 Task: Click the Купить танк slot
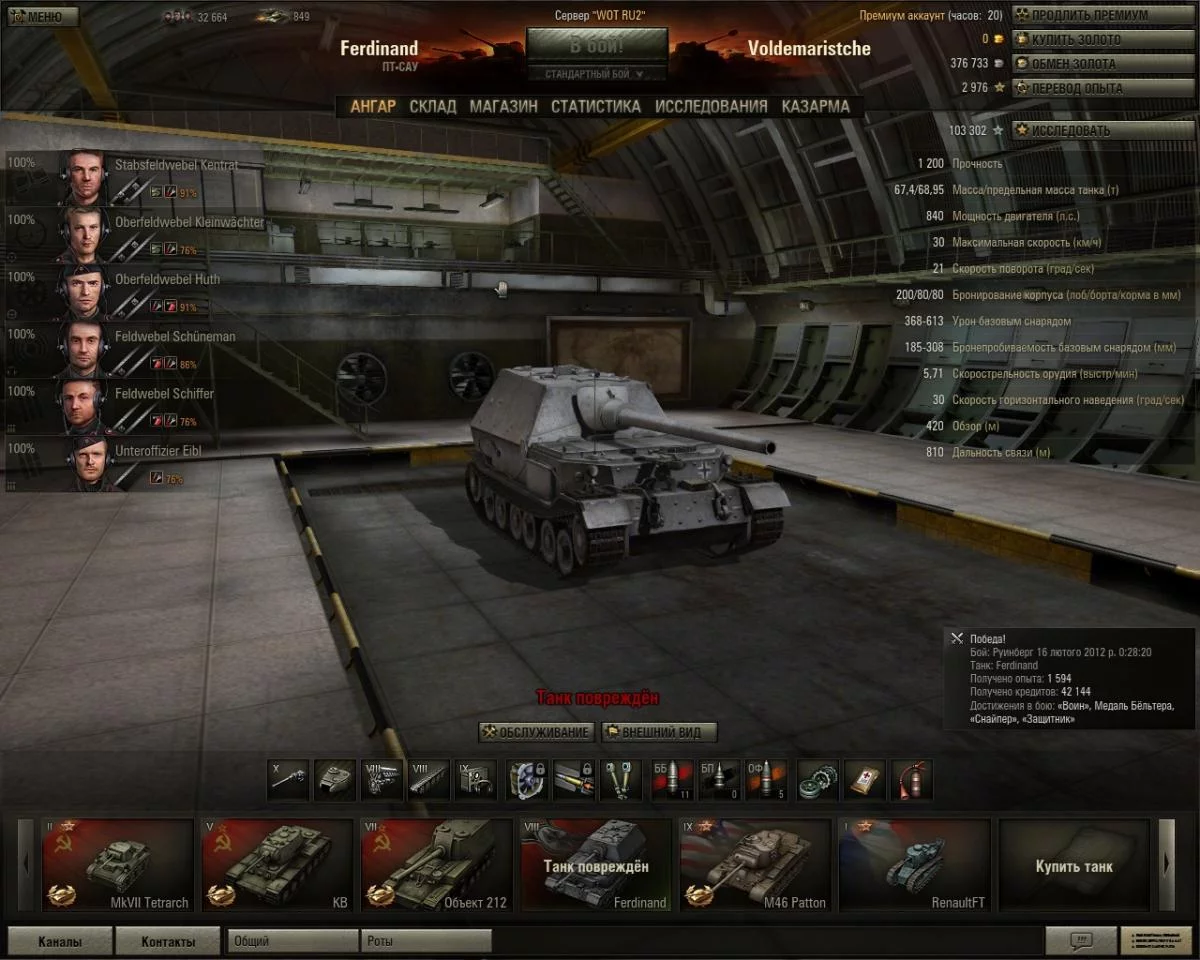tap(1074, 866)
